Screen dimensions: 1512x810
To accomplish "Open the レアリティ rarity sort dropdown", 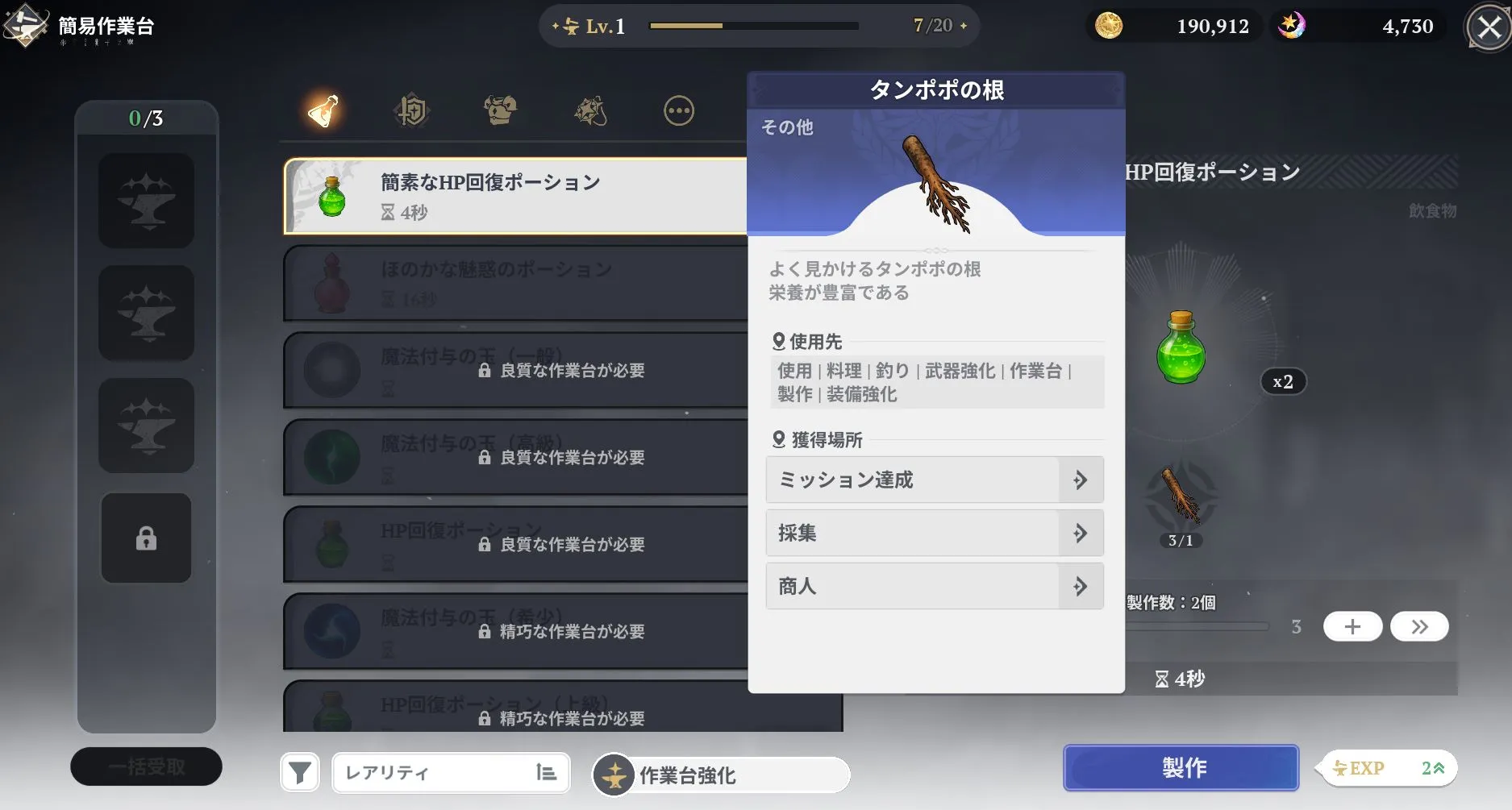I will [x=450, y=771].
